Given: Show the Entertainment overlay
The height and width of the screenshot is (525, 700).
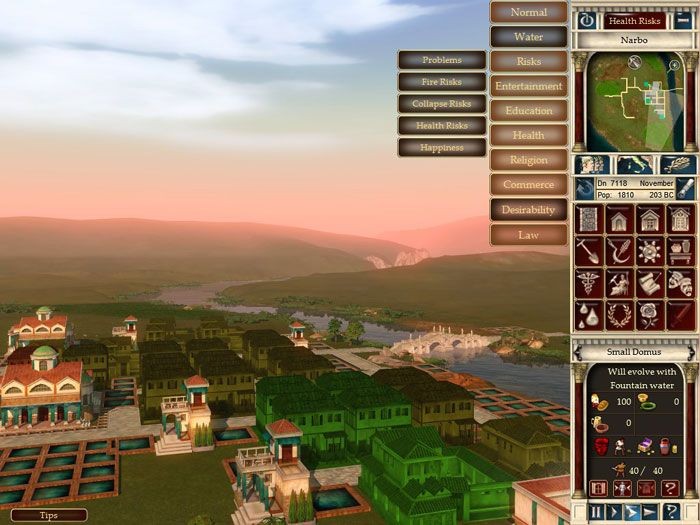Looking at the screenshot, I should coord(529,86).
